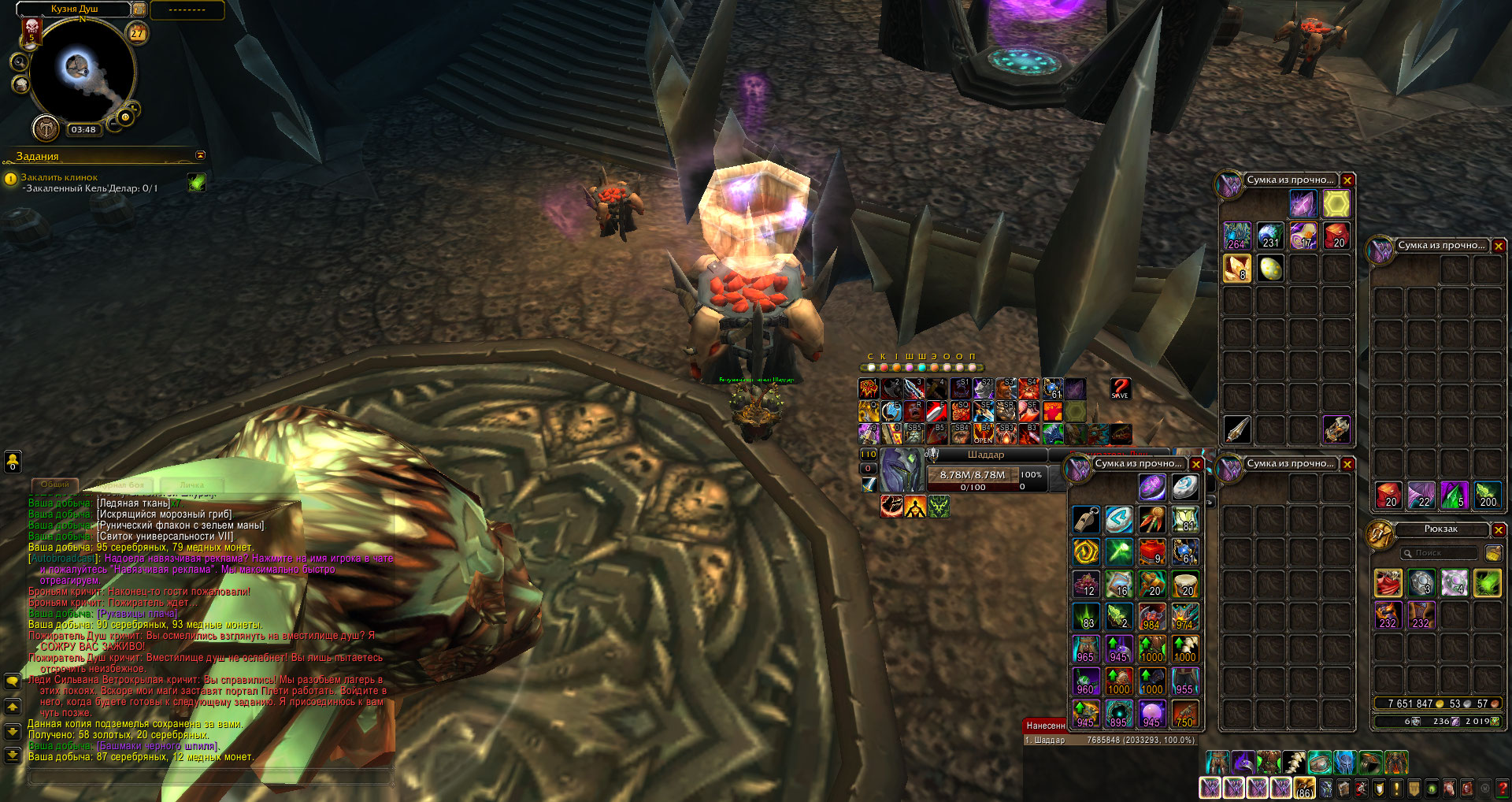
Task: Click the Кузня Душ zone name button
Action: point(75,9)
